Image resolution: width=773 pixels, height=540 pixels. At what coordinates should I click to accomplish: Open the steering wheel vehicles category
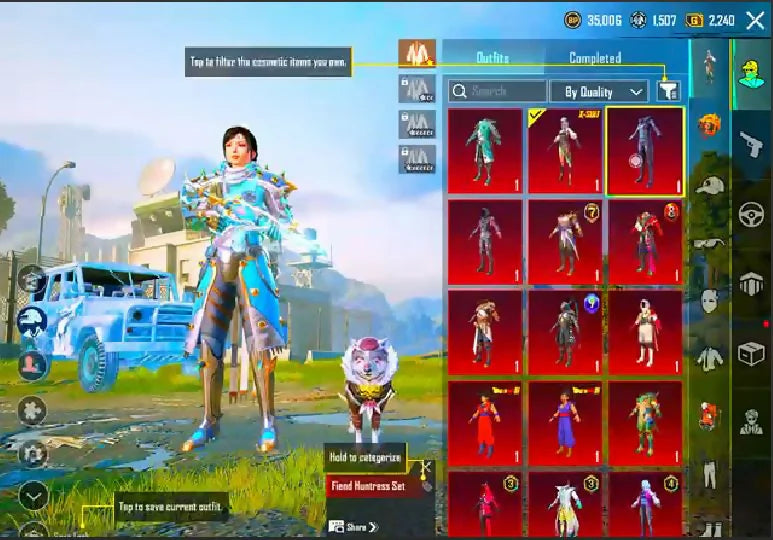(x=750, y=215)
